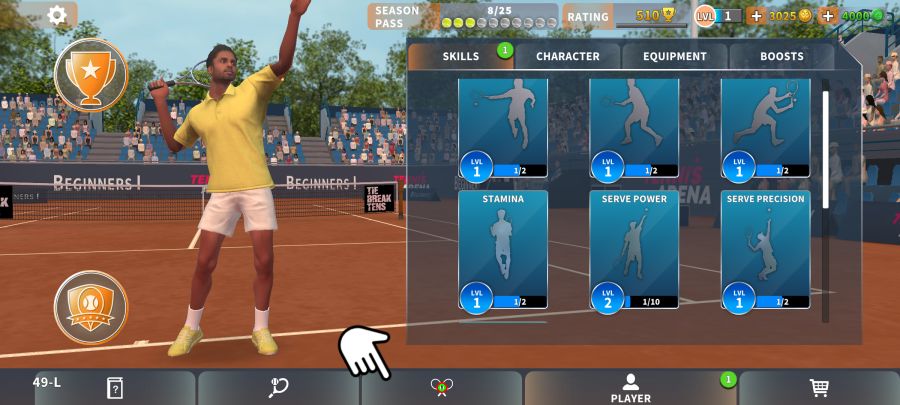Open the shopping cart store
Image resolution: width=900 pixels, height=405 pixels.
coord(819,388)
